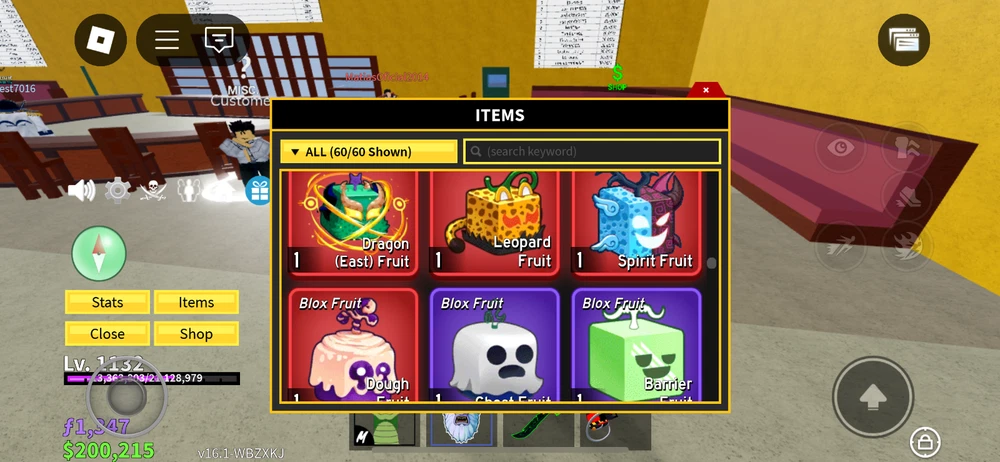Open the Roblox chat bubble
Image resolution: width=1000 pixels, height=462 pixels.
click(219, 40)
